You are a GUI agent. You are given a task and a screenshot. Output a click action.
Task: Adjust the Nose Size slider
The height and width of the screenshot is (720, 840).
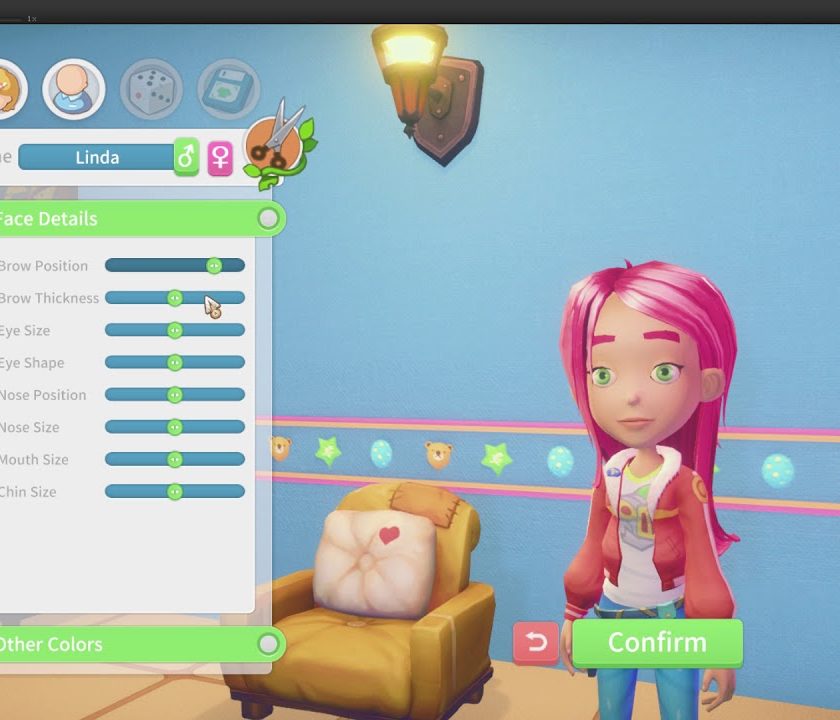click(x=175, y=427)
